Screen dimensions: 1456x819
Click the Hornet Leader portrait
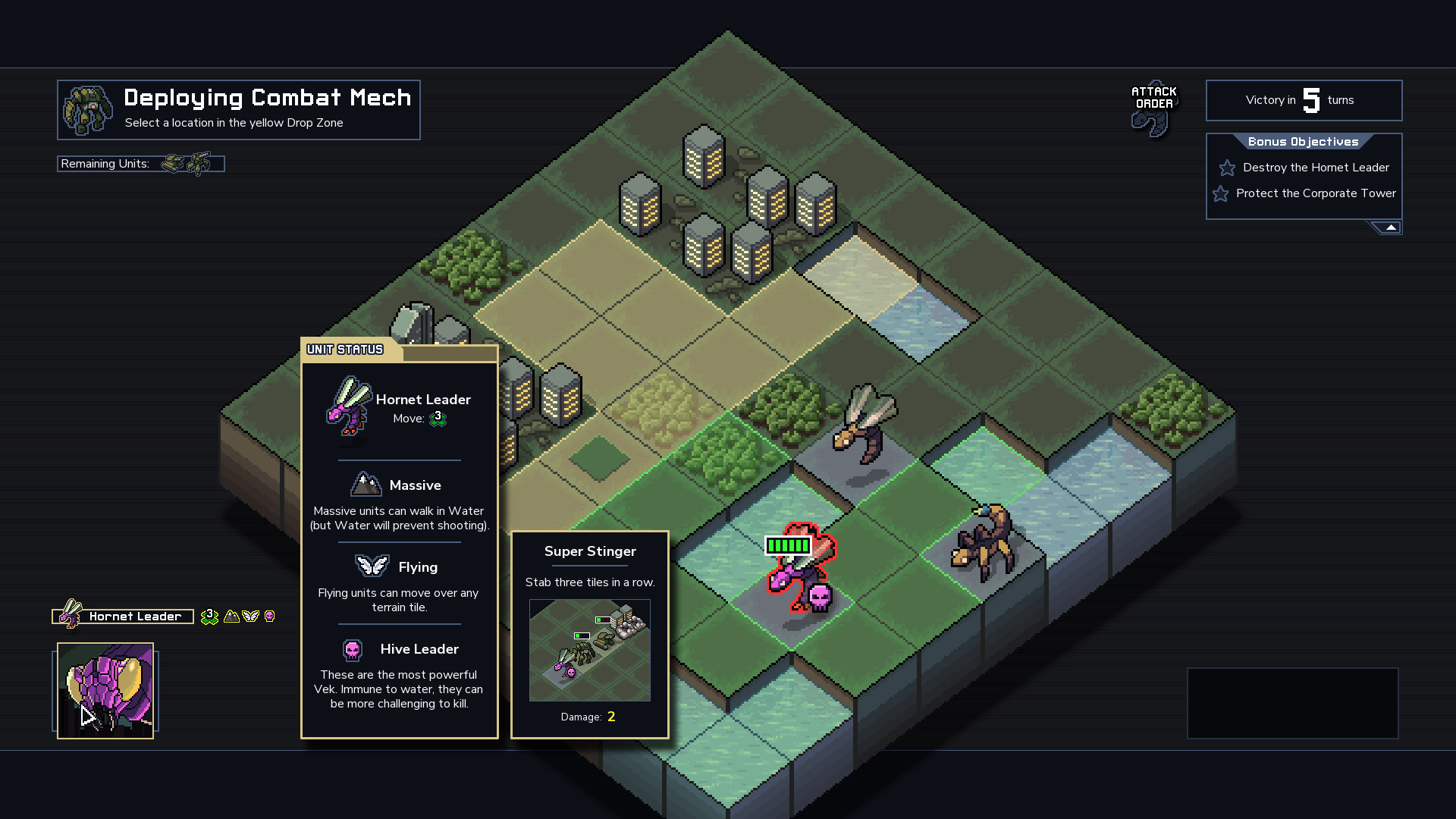[x=105, y=691]
